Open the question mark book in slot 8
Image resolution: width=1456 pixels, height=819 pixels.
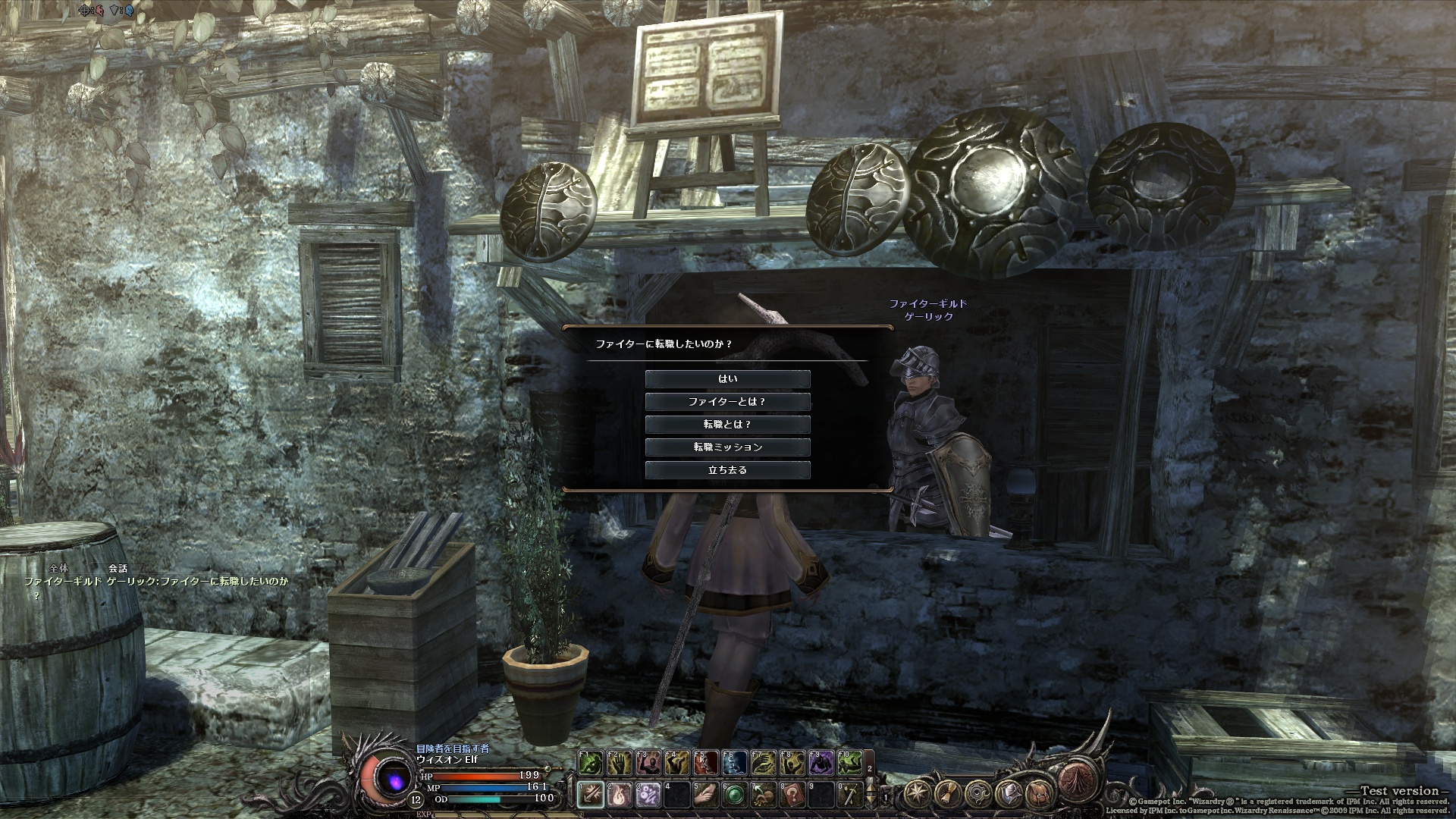(x=791, y=795)
